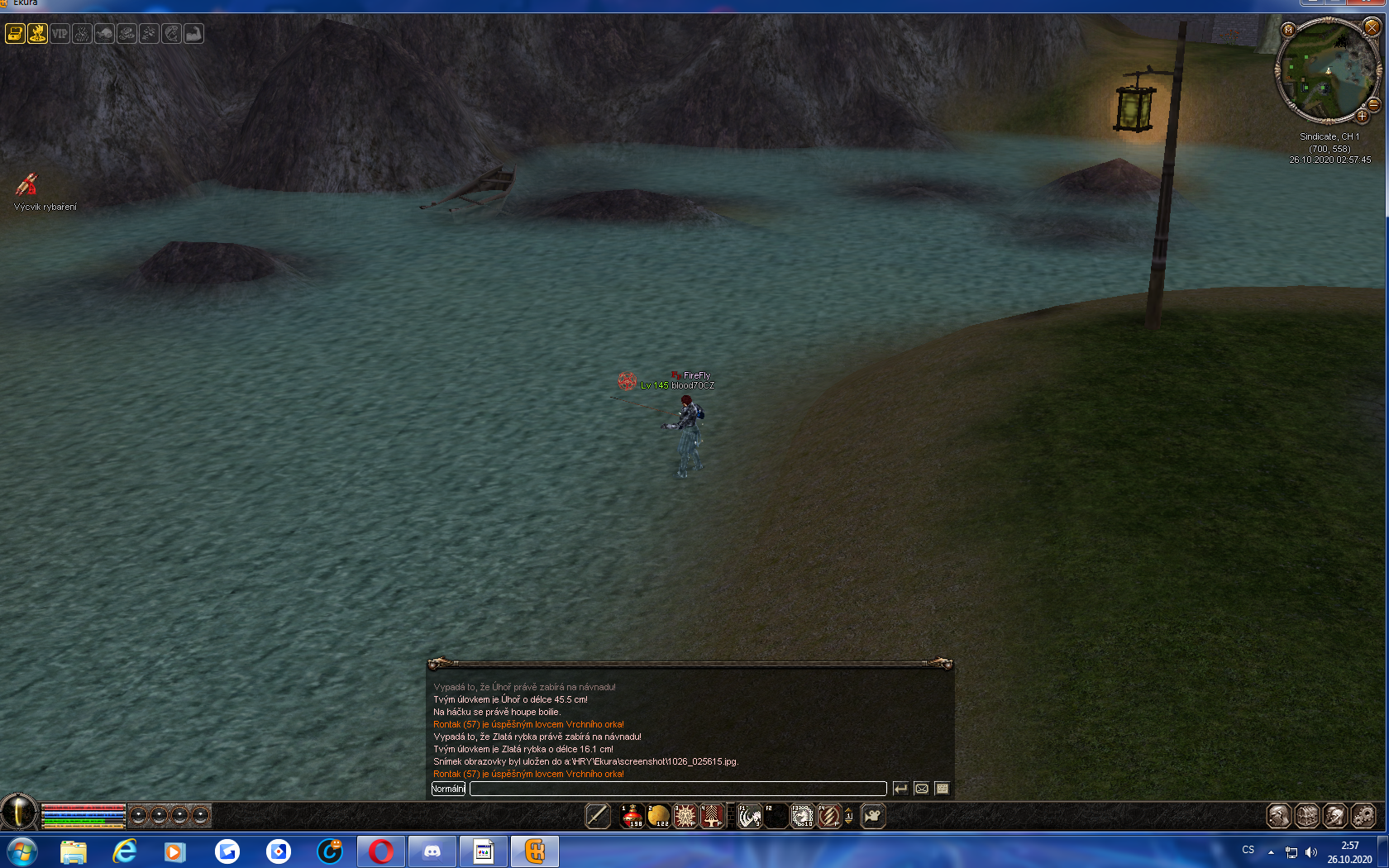Open the Windows Start menu
The height and width of the screenshot is (868, 1389).
(x=21, y=851)
